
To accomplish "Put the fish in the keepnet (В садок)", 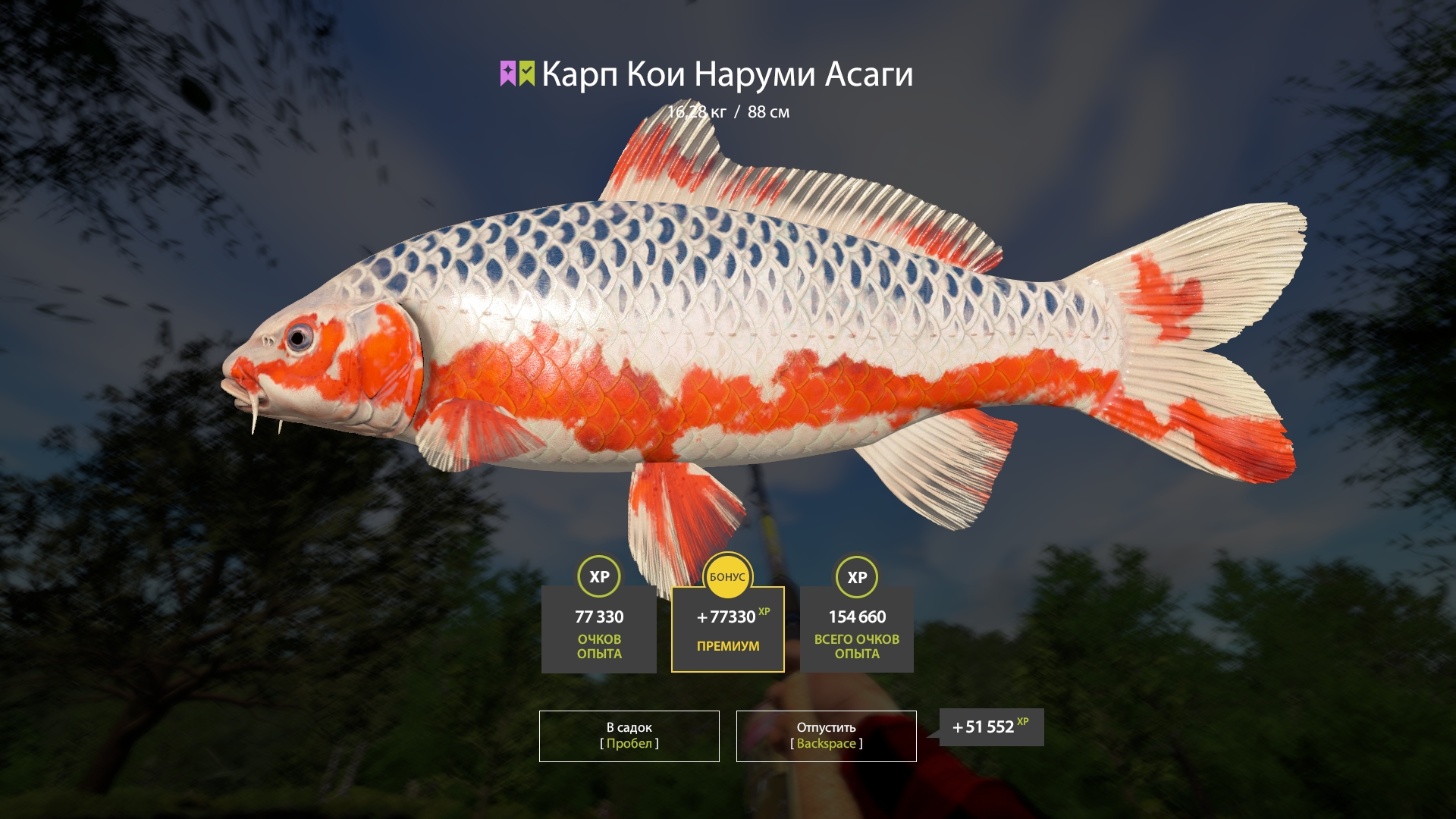I will [629, 736].
